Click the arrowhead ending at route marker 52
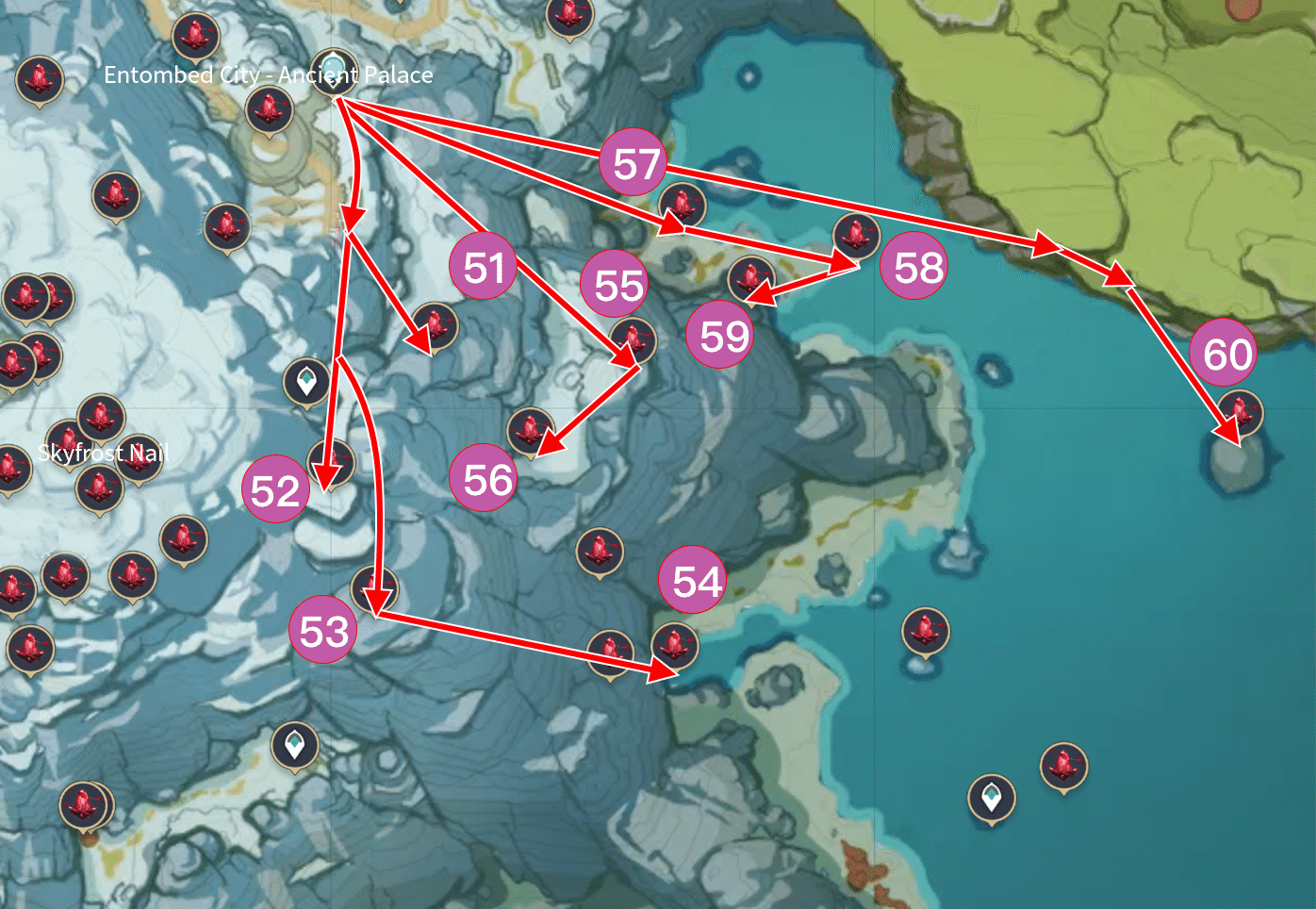Image resolution: width=1316 pixels, height=909 pixels. coord(325,481)
